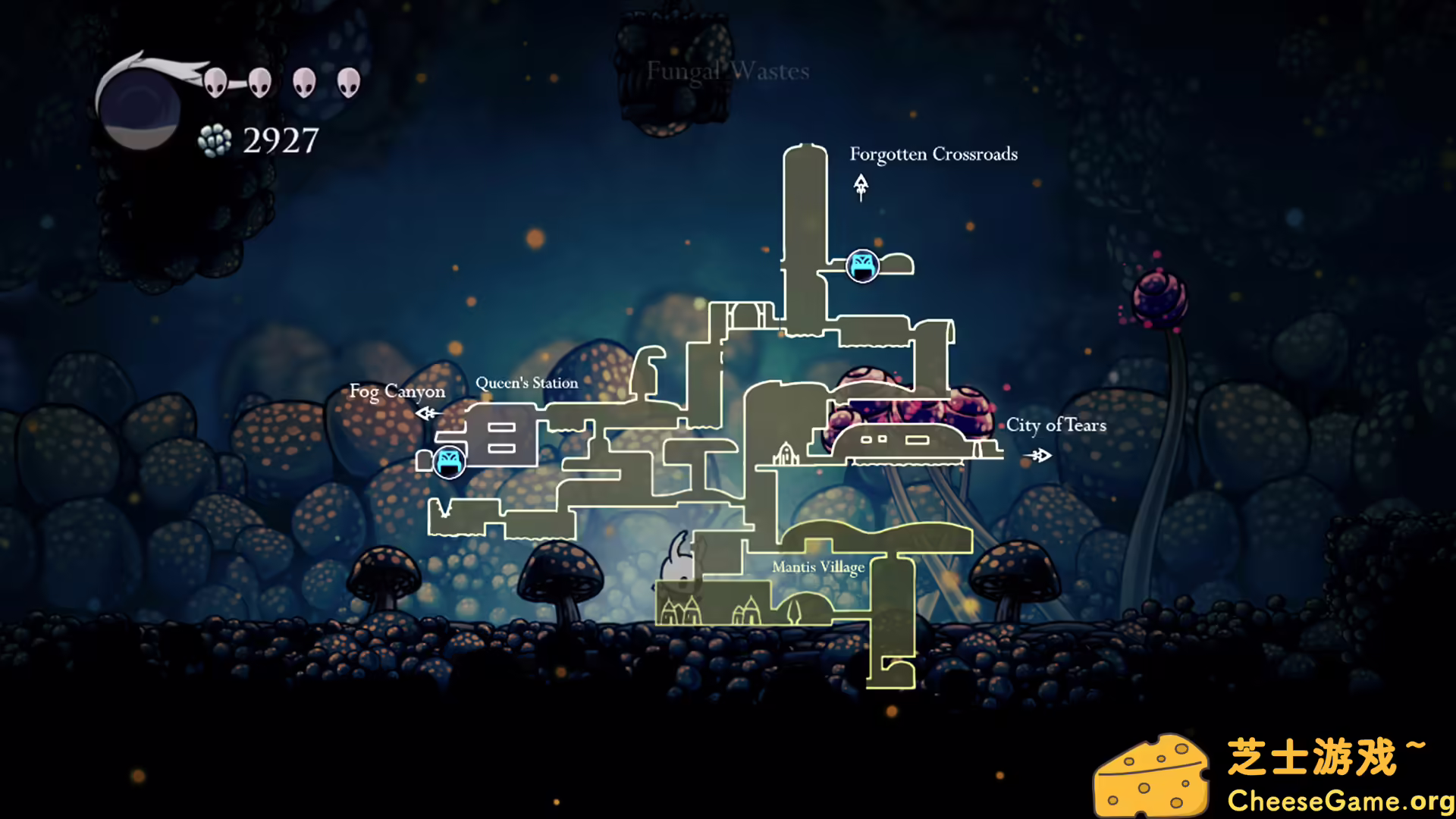This screenshot has height=819, width=1456.
Task: Select the exit arrow leading to City of Tears
Action: click(1039, 454)
